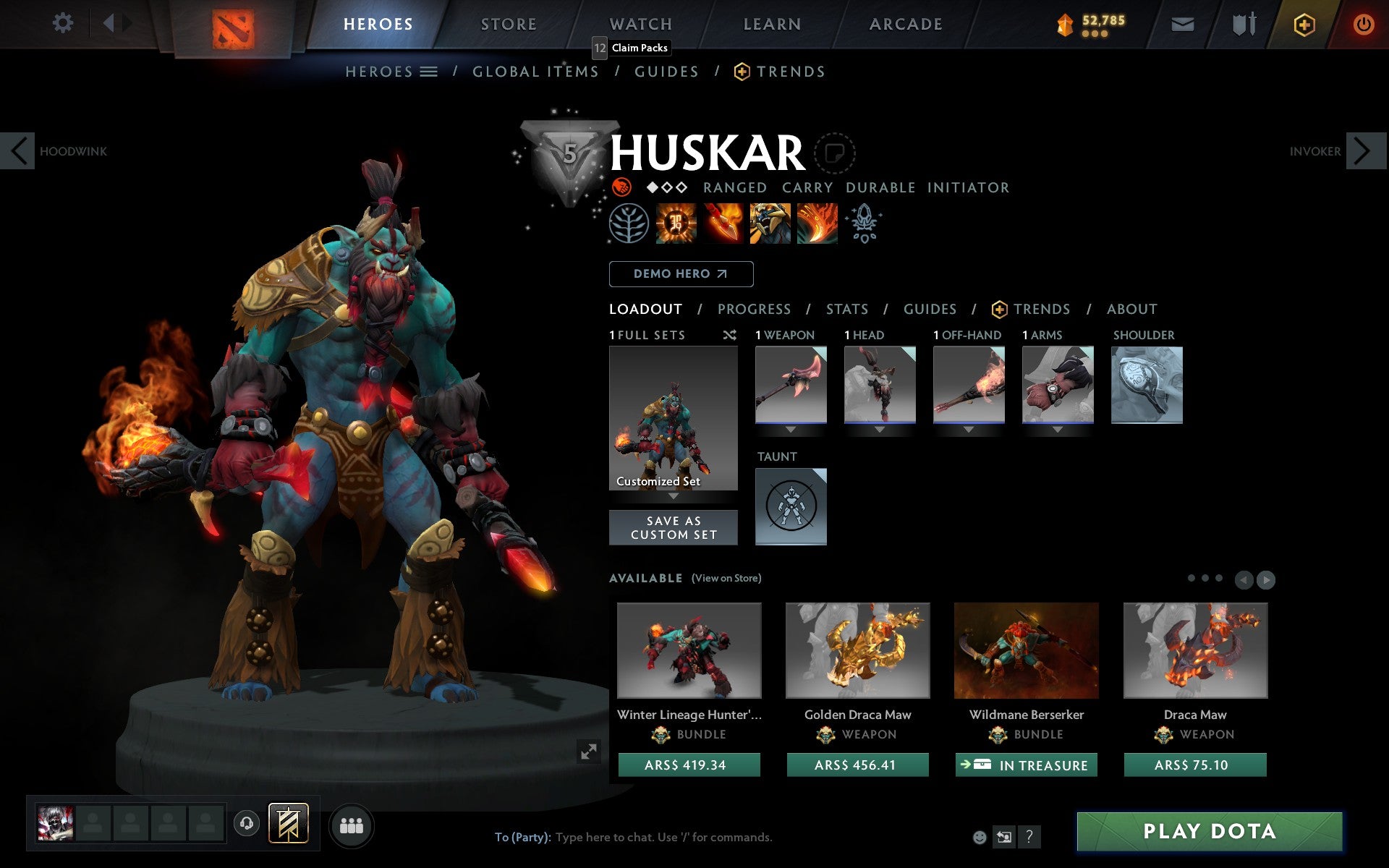This screenshot has width=1389, height=868.
Task: Open the mail inbox icon
Action: (1182, 23)
